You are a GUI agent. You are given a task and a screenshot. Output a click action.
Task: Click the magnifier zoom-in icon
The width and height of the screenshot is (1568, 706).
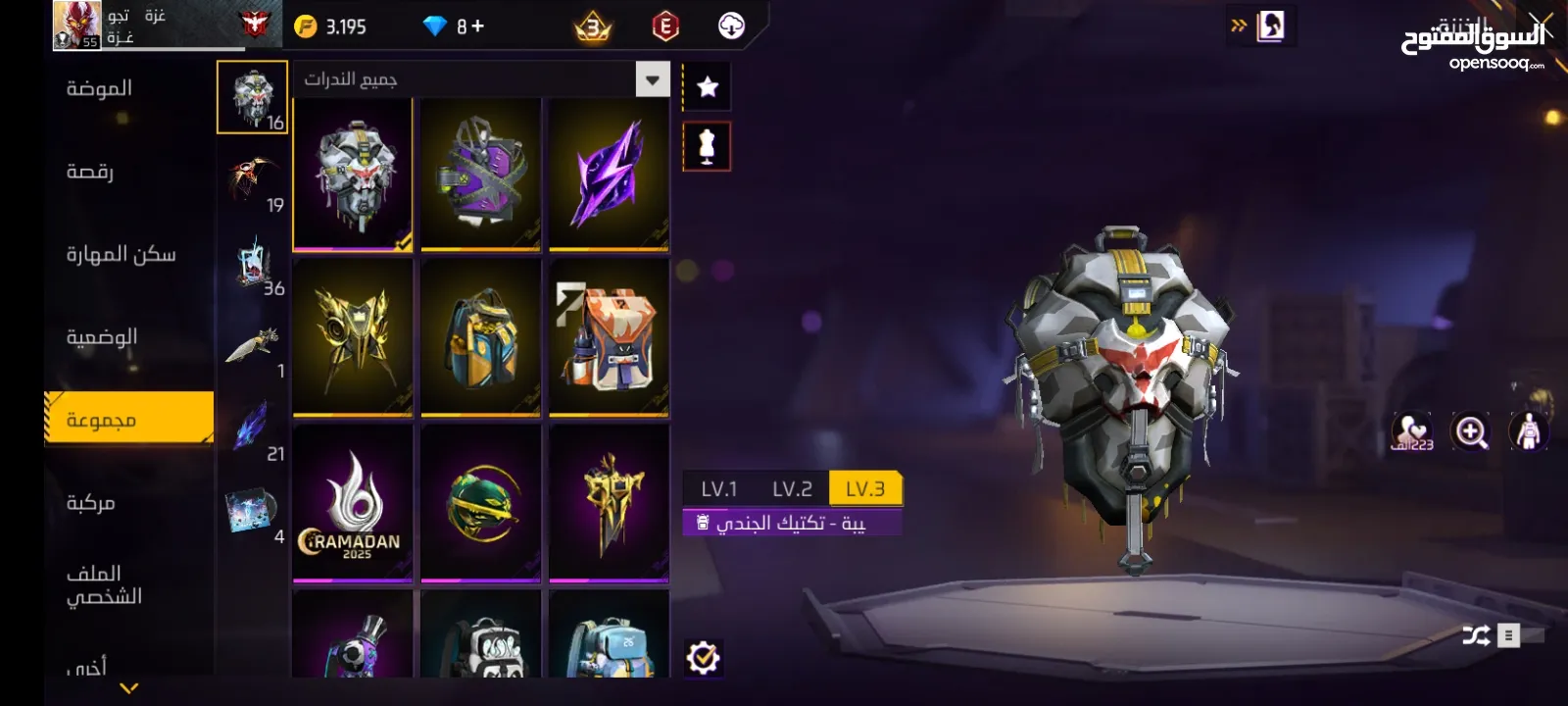[1471, 431]
